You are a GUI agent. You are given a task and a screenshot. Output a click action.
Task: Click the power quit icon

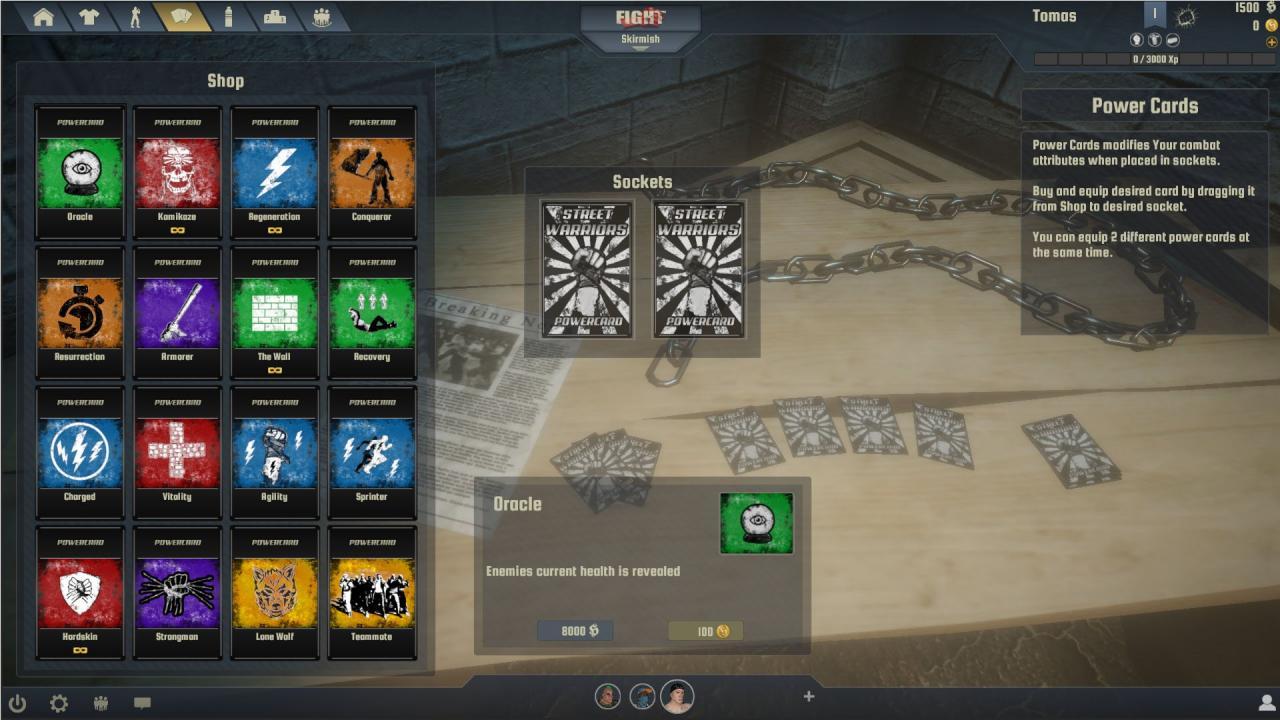(17, 703)
